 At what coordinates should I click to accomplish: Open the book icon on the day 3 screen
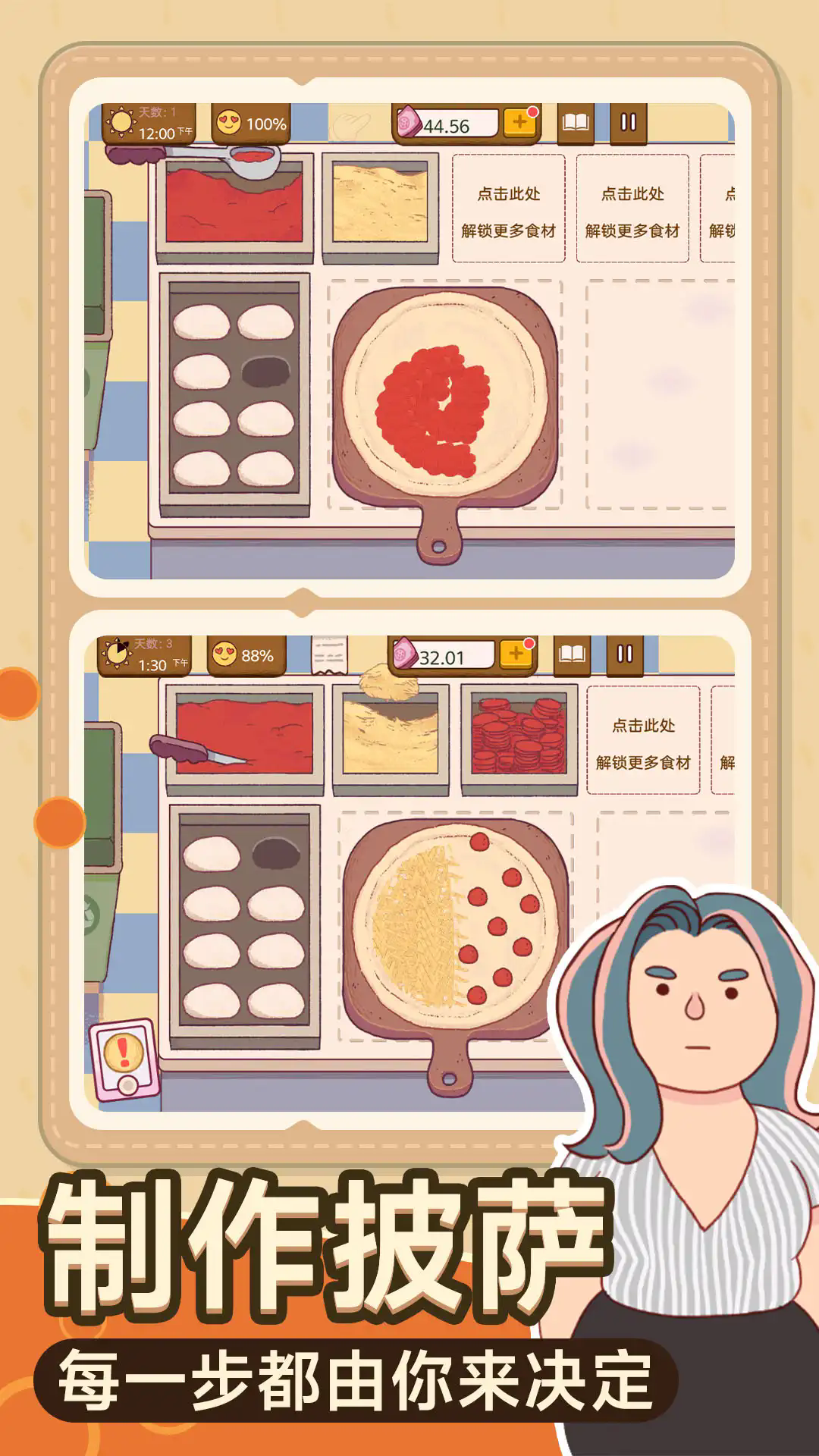[573, 654]
